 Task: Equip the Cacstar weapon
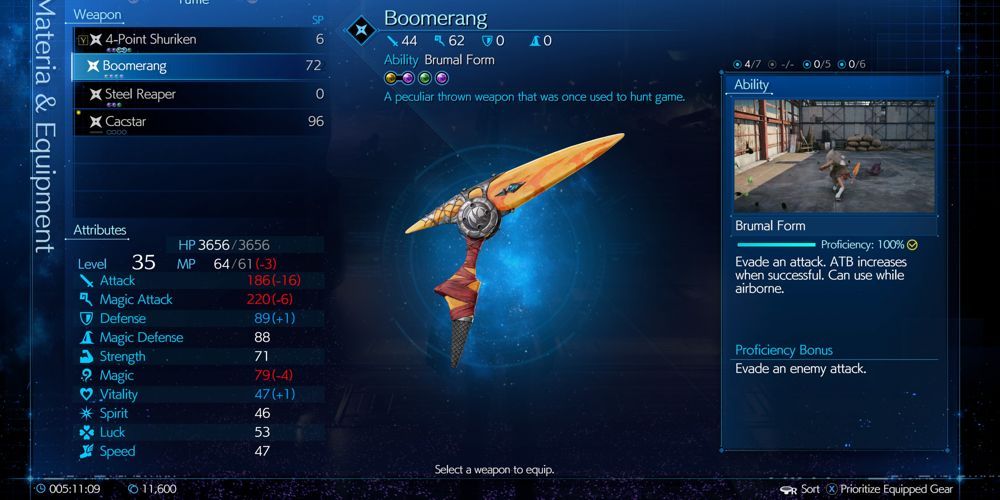coord(200,122)
